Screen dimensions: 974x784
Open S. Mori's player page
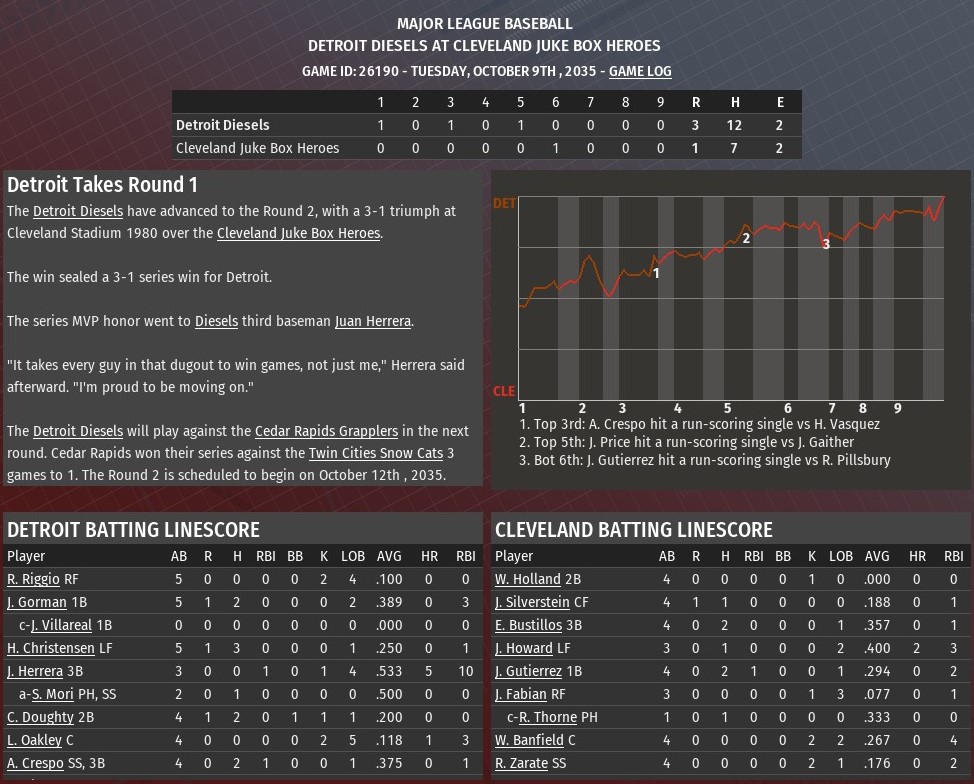[x=52, y=694]
